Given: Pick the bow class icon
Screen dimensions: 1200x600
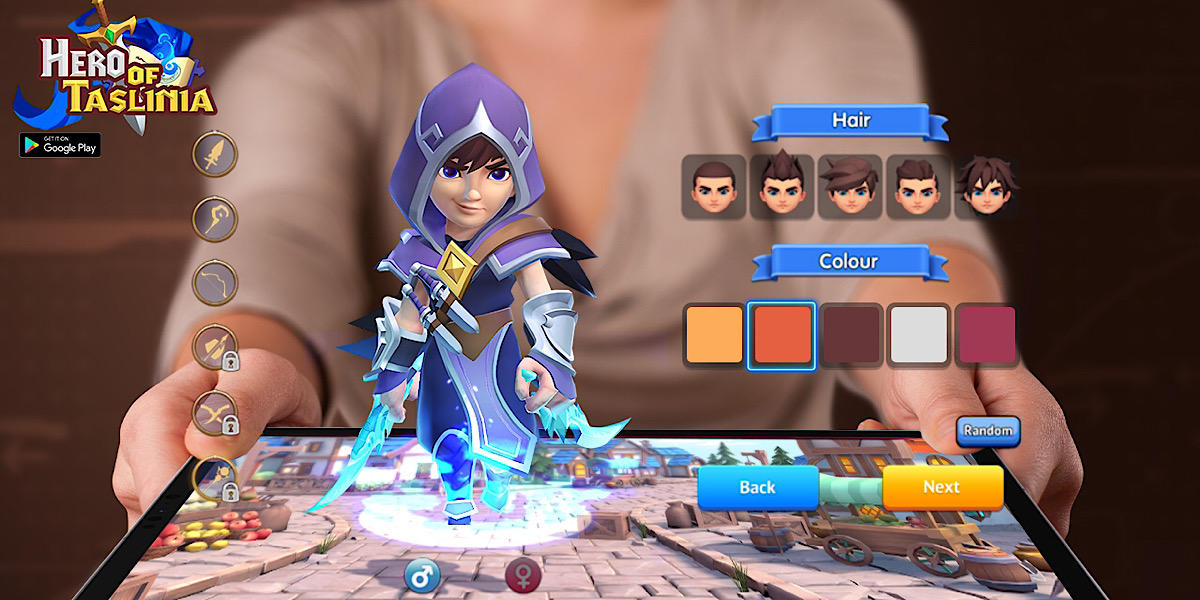Looking at the screenshot, I should (215, 283).
